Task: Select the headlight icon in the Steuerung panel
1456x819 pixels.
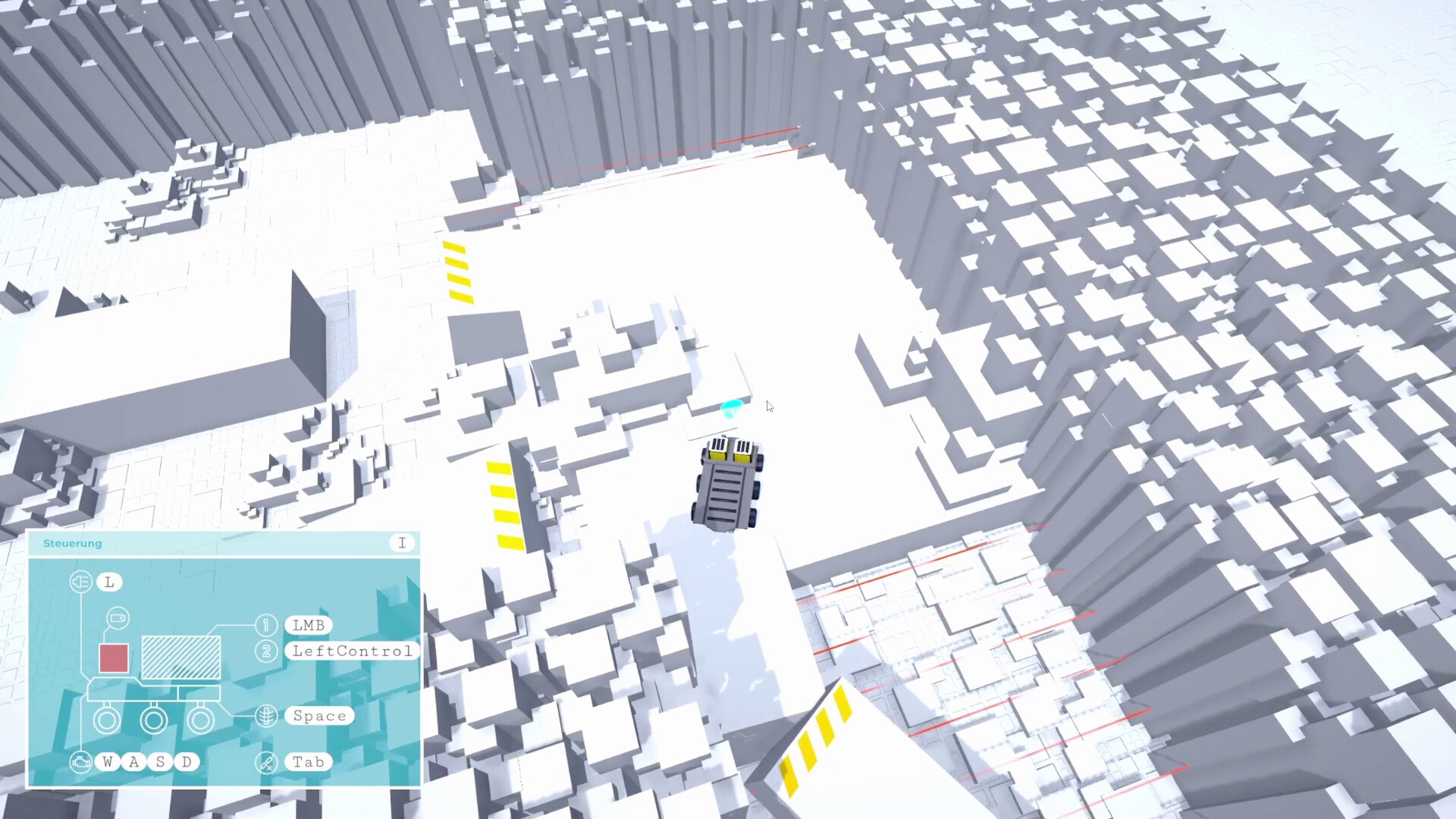Action: (x=80, y=581)
